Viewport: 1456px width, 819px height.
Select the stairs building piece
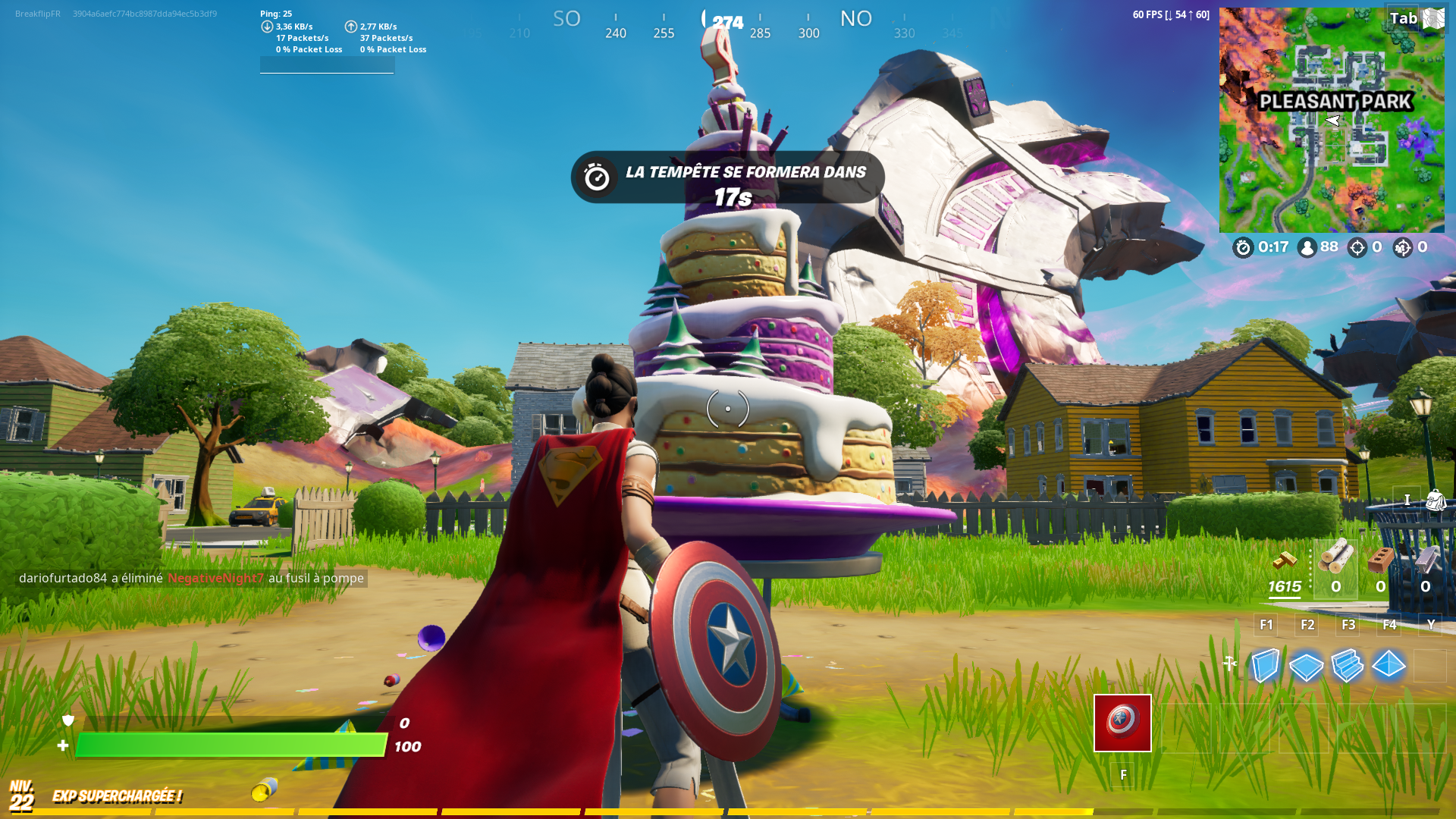pos(1348,666)
